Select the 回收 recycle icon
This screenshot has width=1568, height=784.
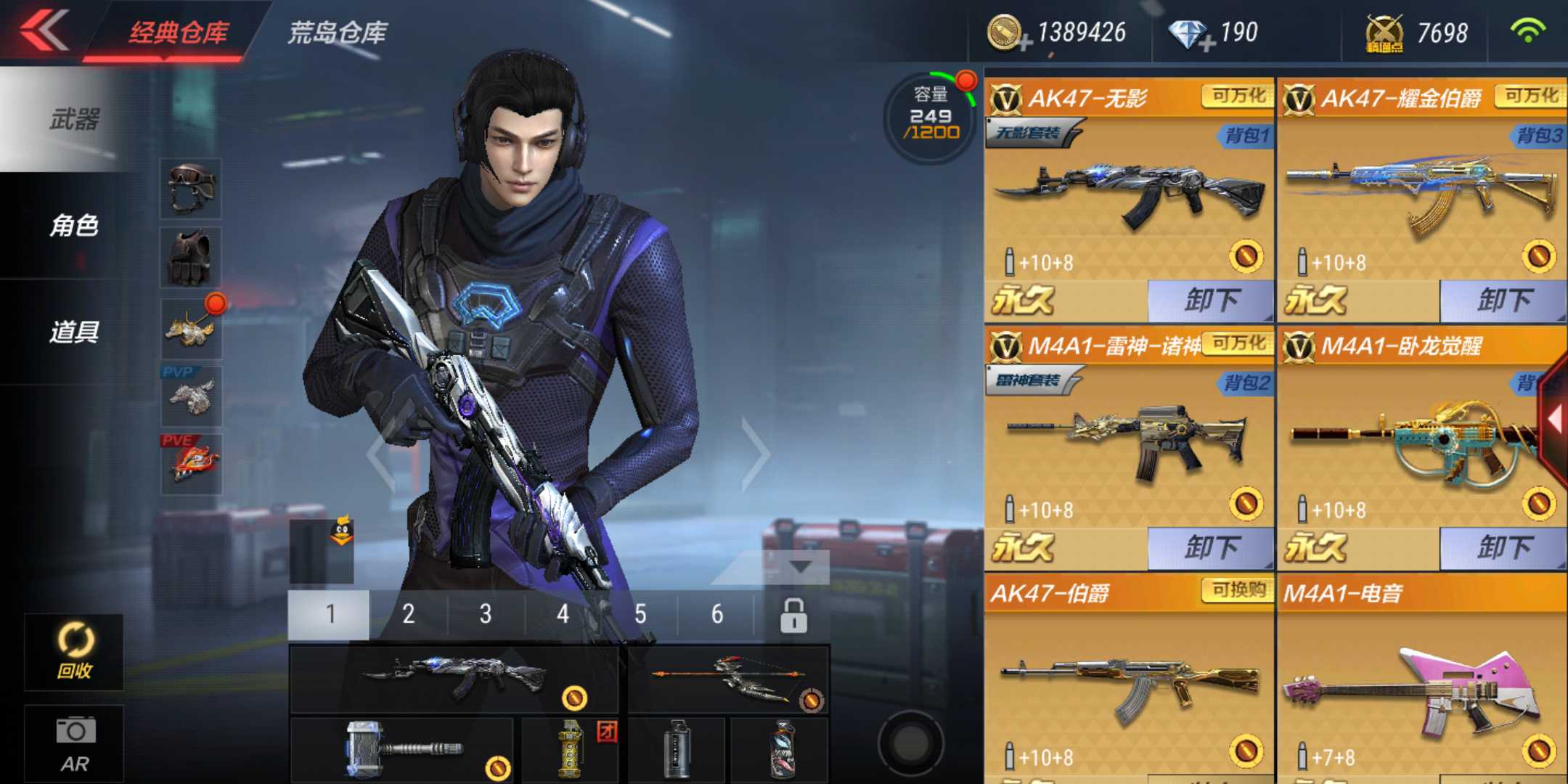point(73,650)
